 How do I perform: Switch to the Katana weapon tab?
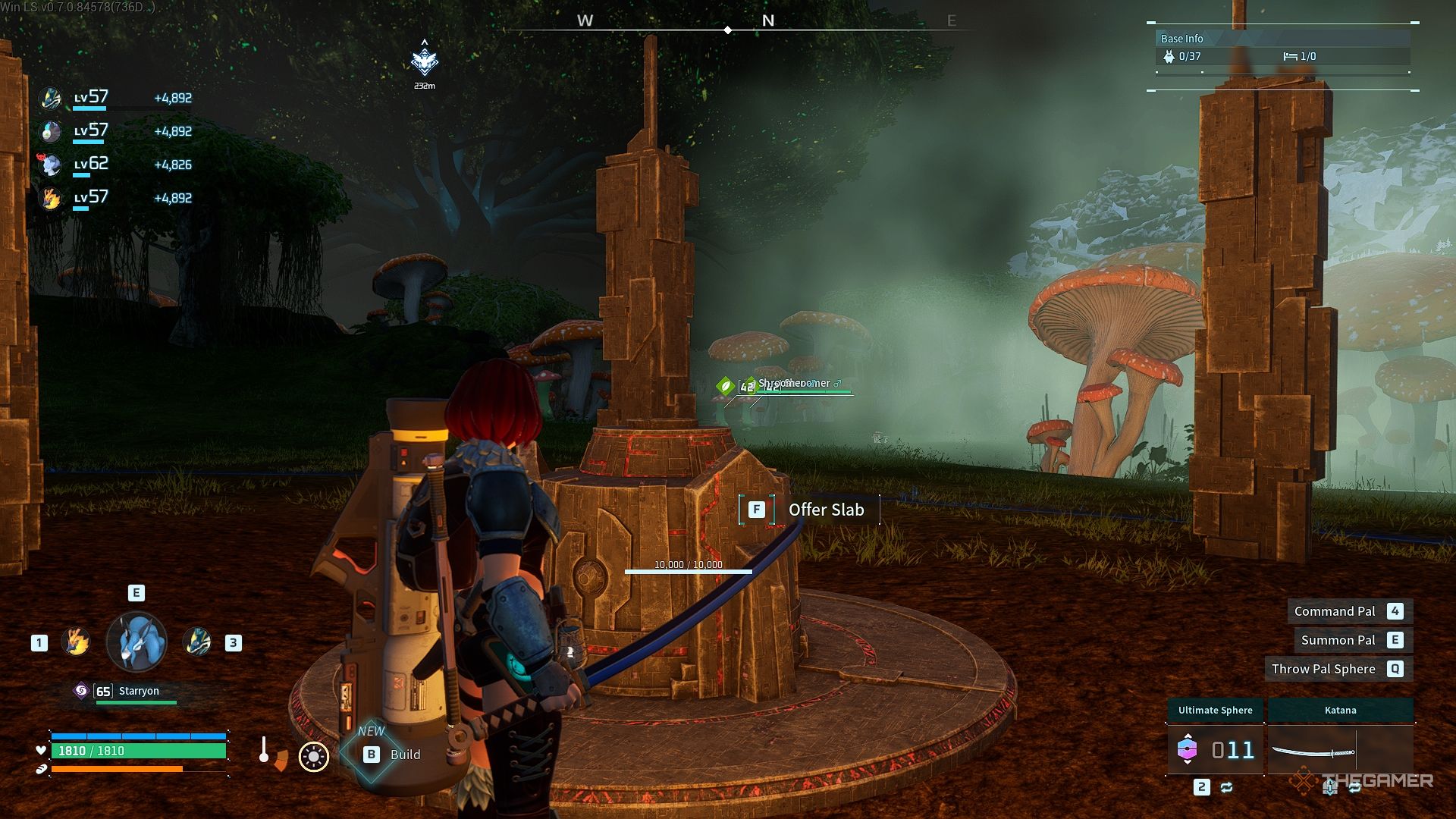coord(1340,710)
